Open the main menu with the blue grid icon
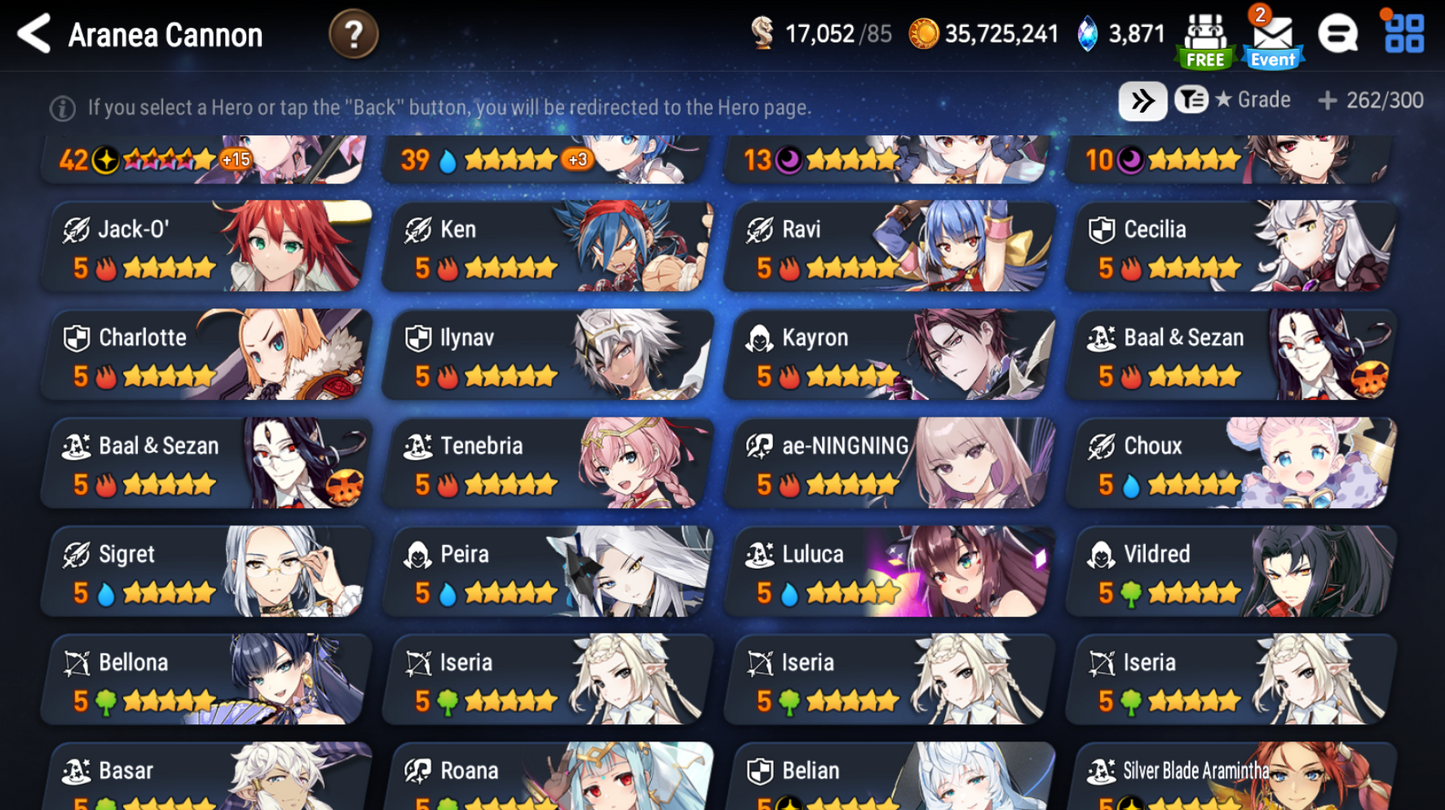Image resolution: width=1445 pixels, height=810 pixels. 1404,33
